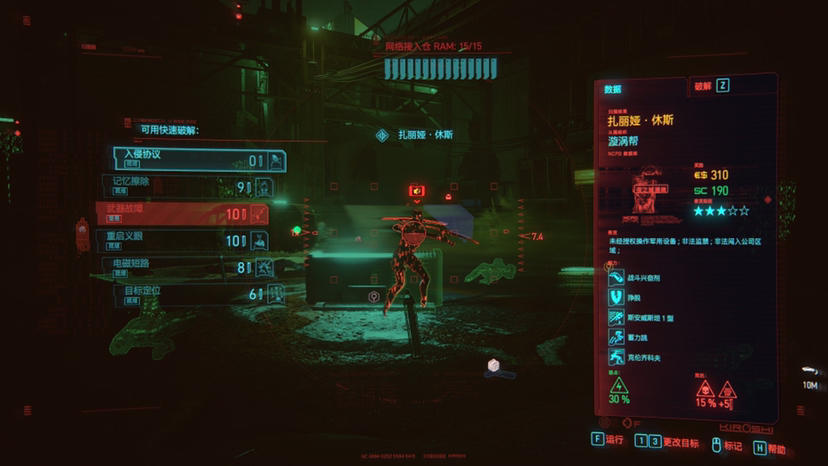
Task: Click the 蓄力跳 ability icon
Action: tap(614, 338)
